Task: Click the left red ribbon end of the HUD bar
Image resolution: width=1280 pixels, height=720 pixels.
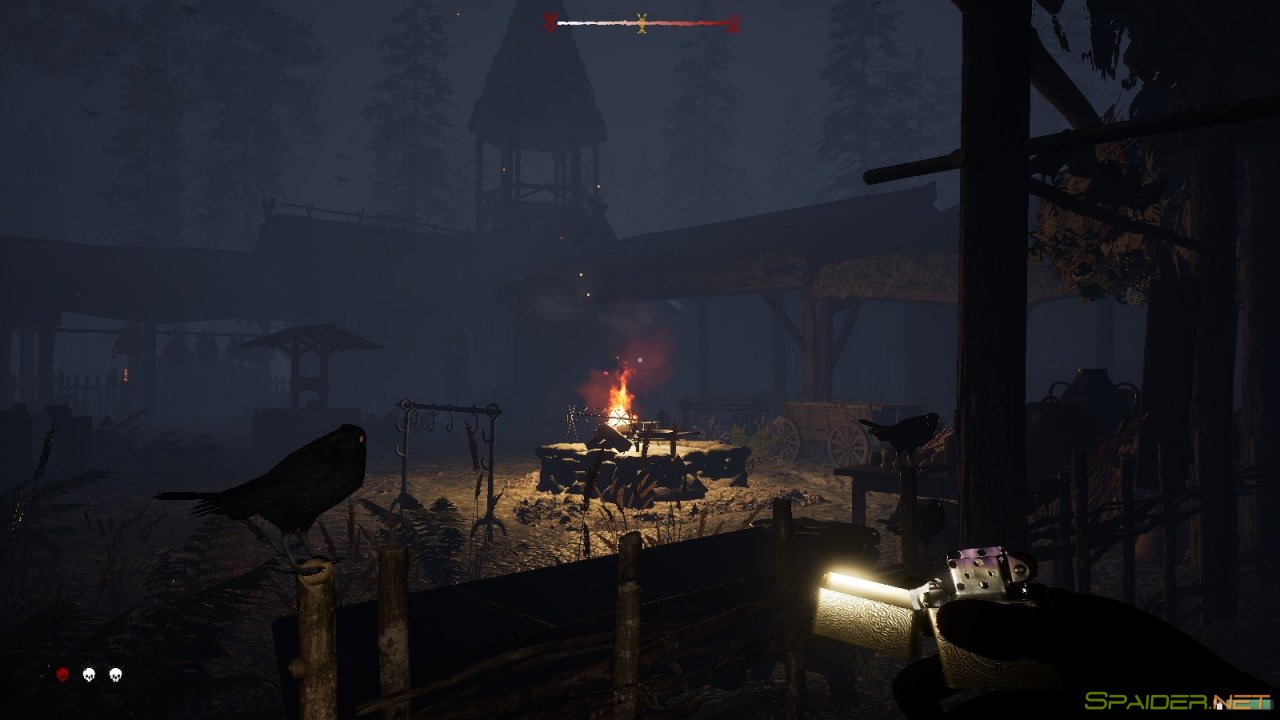Action: coord(551,20)
